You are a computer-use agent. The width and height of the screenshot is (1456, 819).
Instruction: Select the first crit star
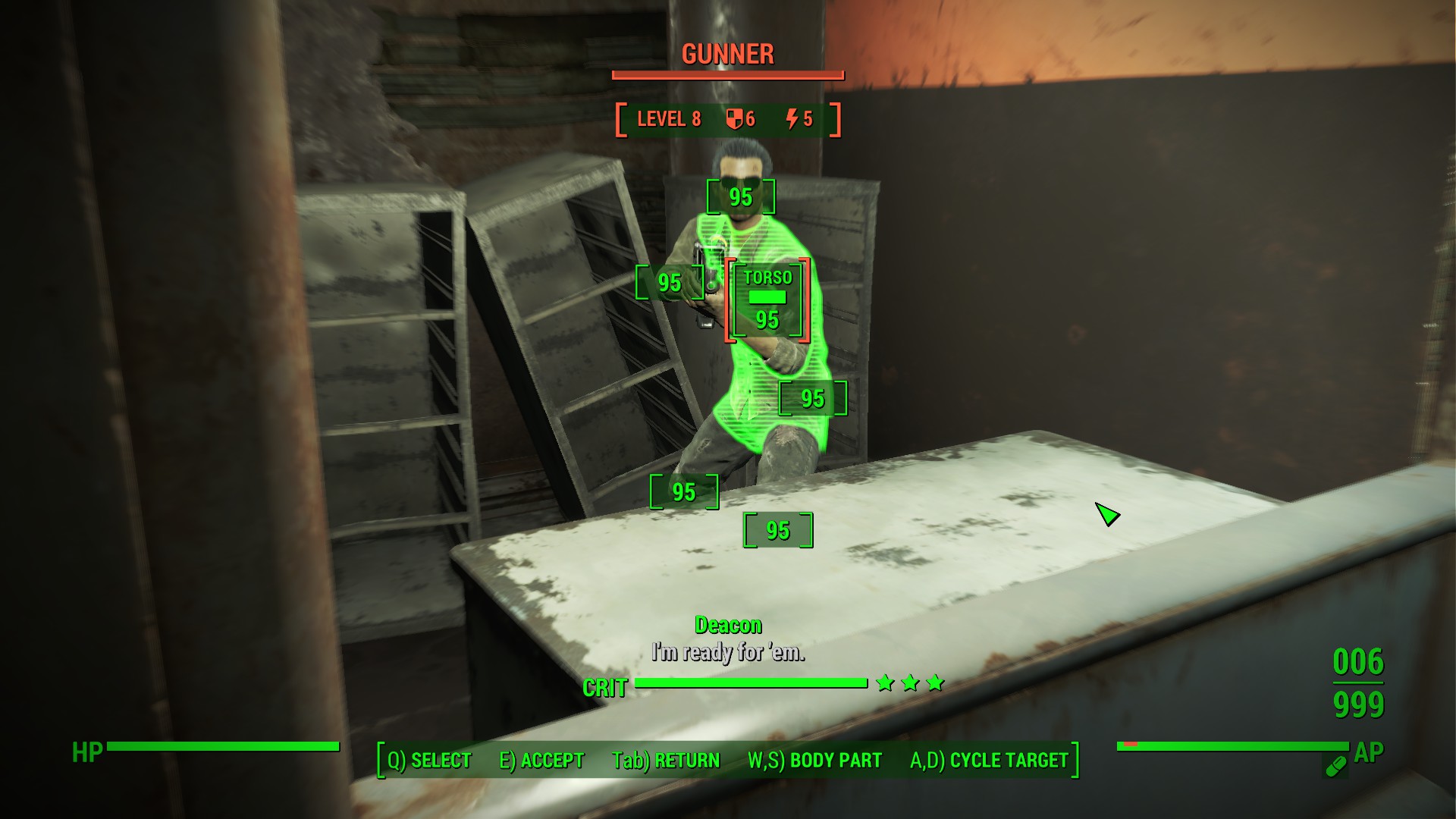pyautogui.click(x=883, y=682)
